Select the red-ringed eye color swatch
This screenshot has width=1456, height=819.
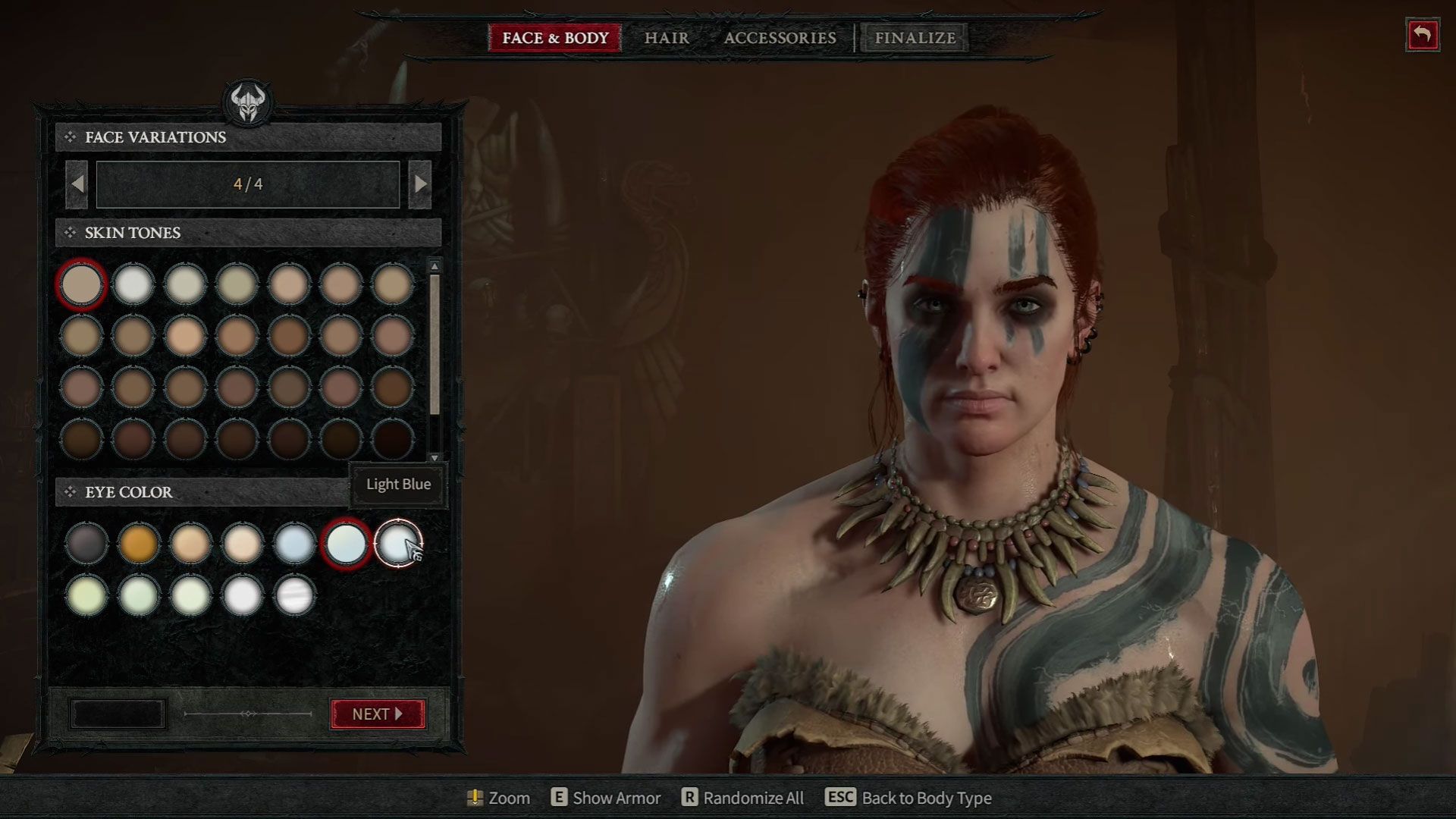click(346, 543)
